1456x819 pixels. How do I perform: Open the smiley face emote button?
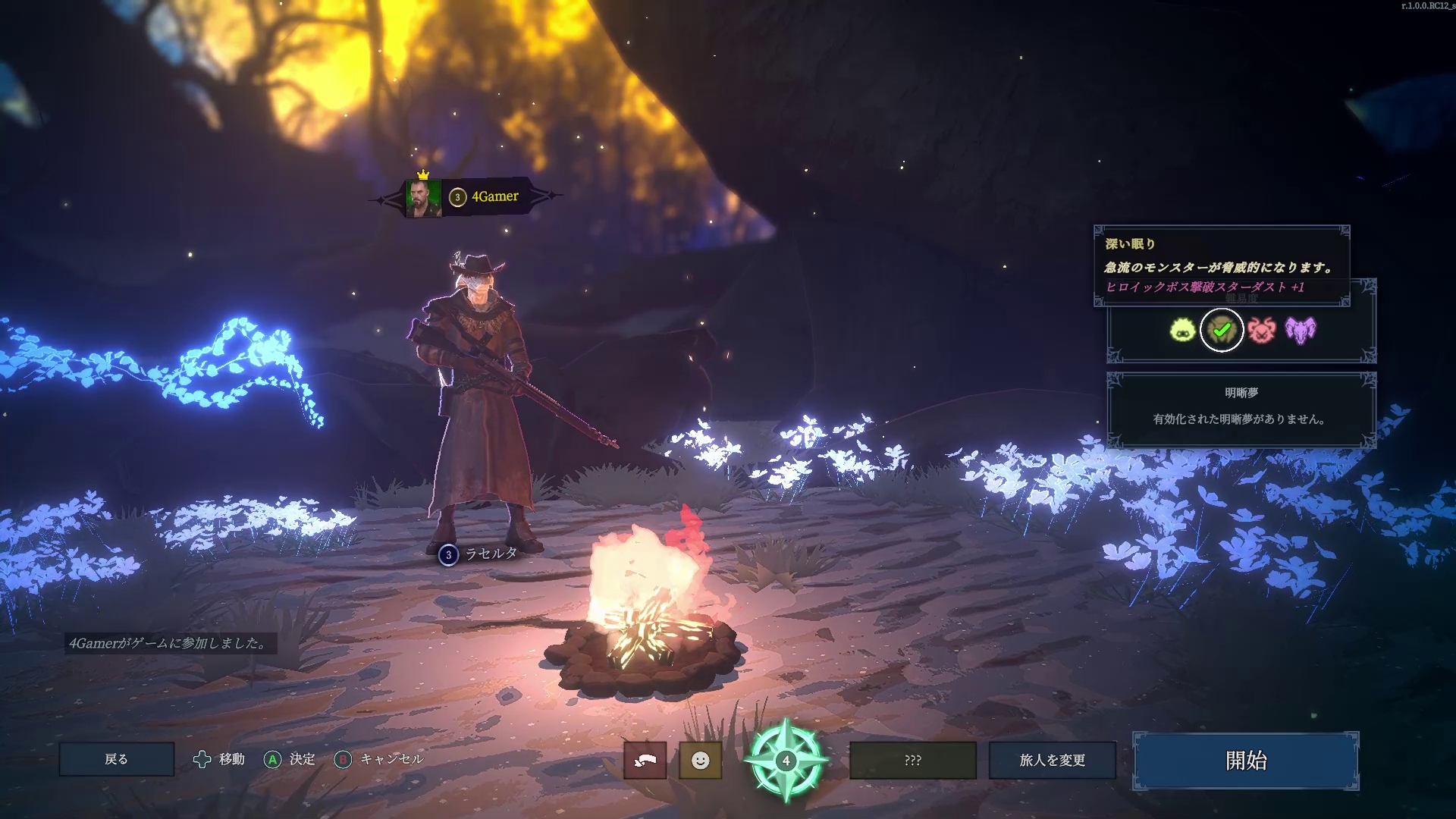coord(700,760)
